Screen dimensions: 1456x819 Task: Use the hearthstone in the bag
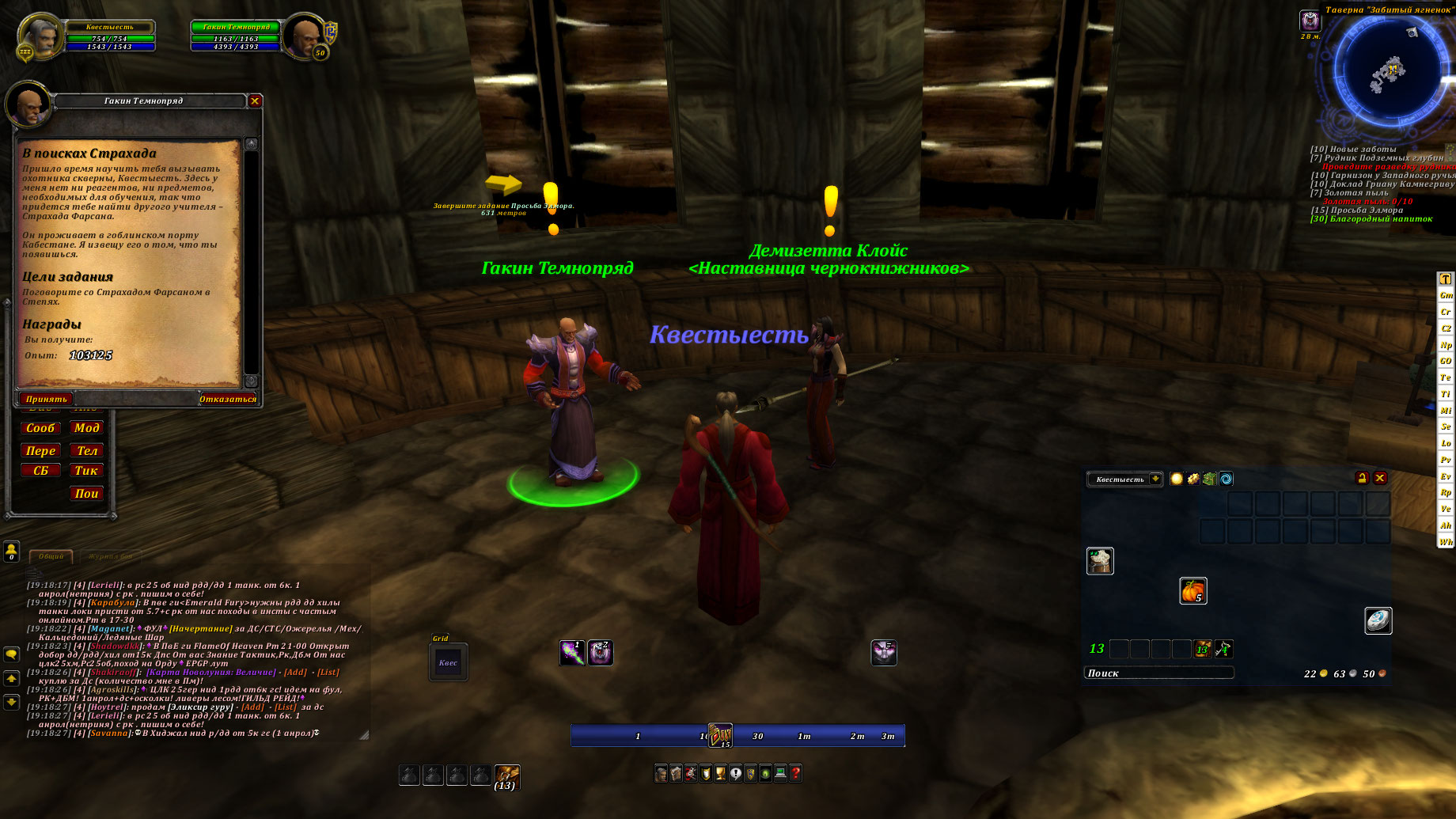pos(1378,620)
